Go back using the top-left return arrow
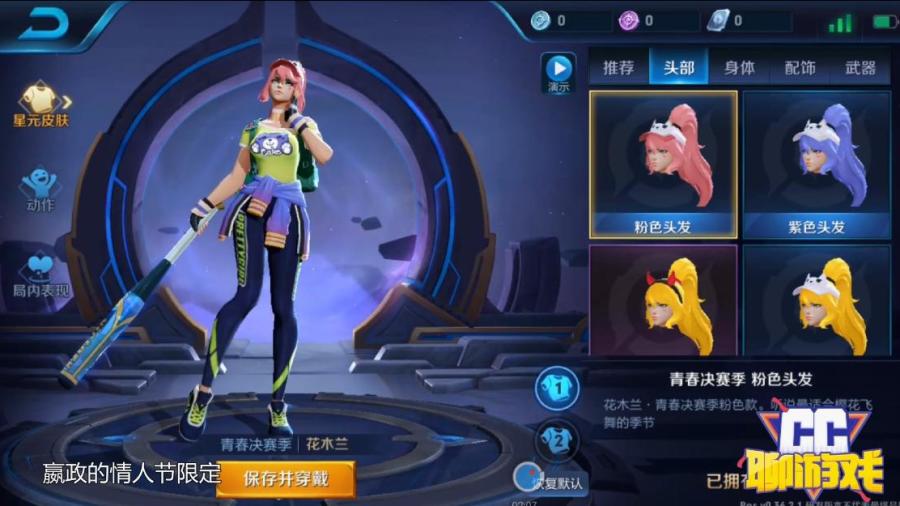 (43, 24)
